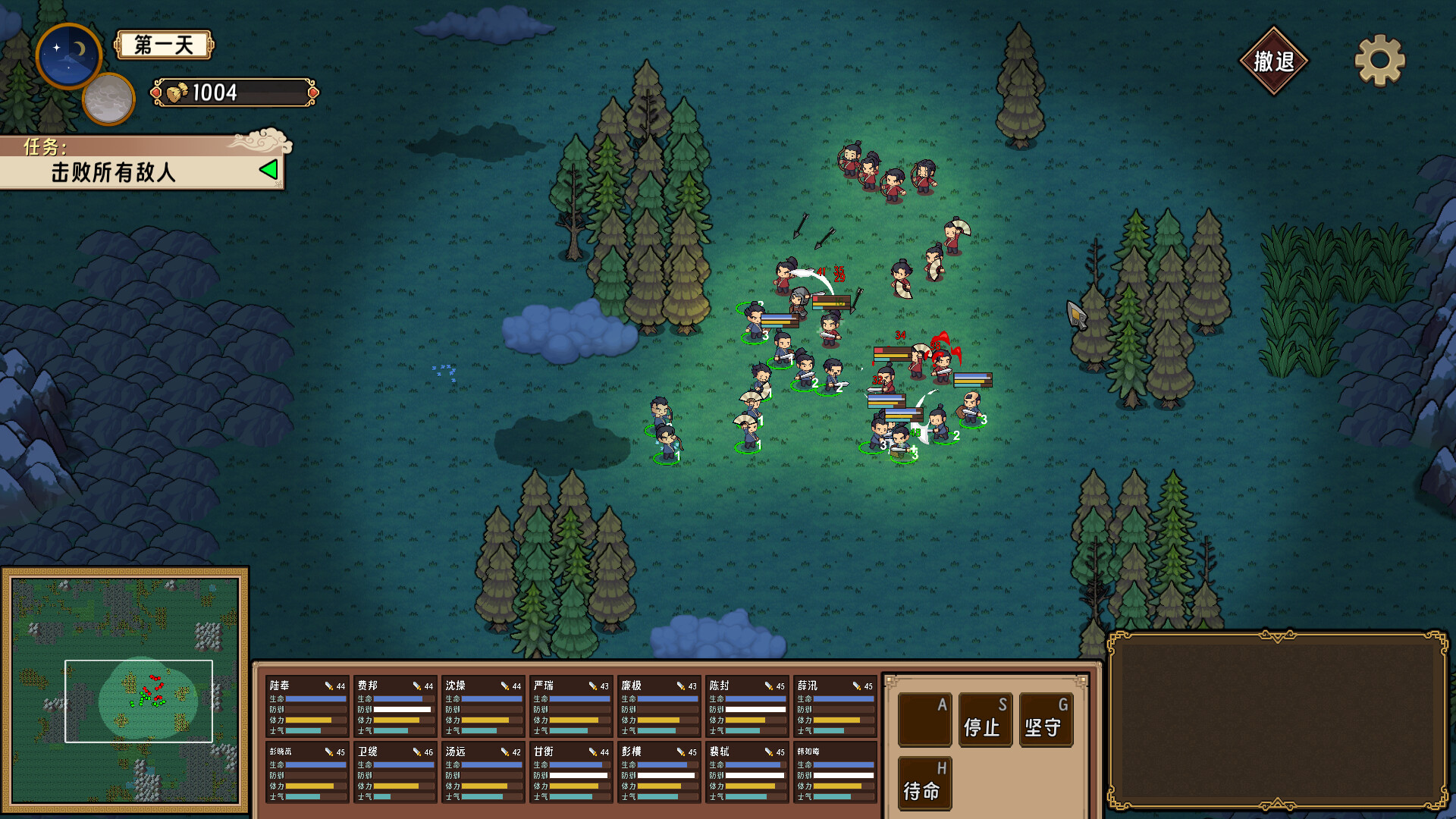Select the unit card 汤远
Viewport: 1456px width, 819px height.
tap(483, 773)
